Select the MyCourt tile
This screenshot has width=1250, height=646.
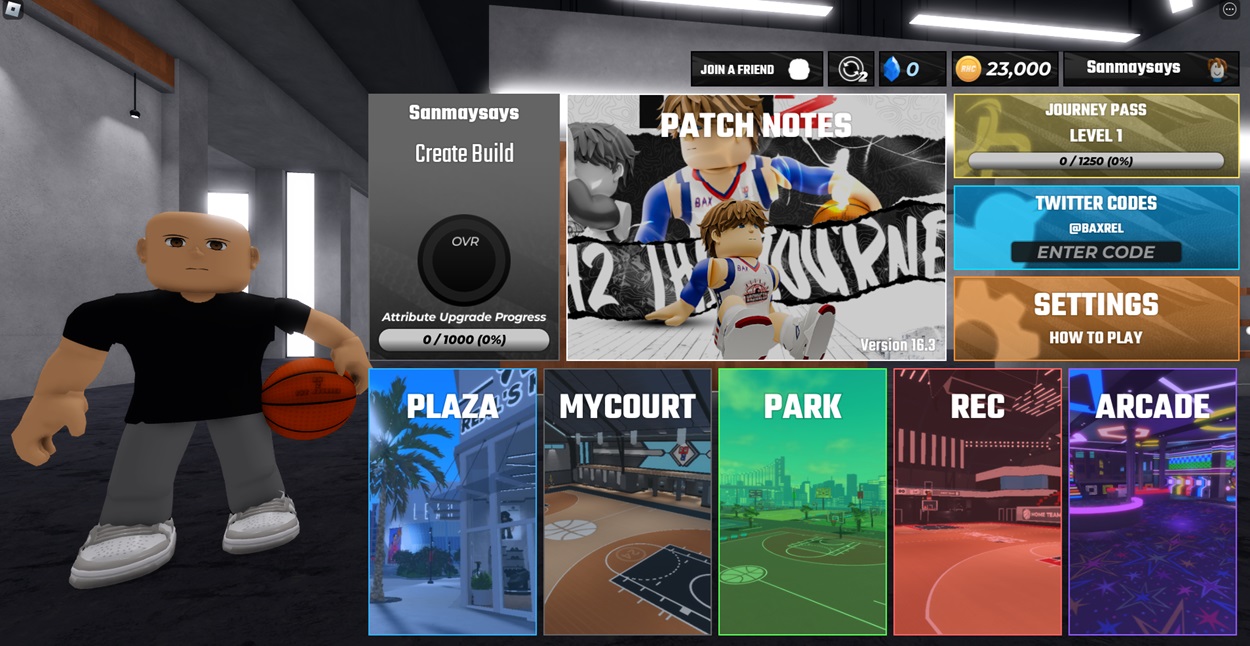(x=627, y=501)
